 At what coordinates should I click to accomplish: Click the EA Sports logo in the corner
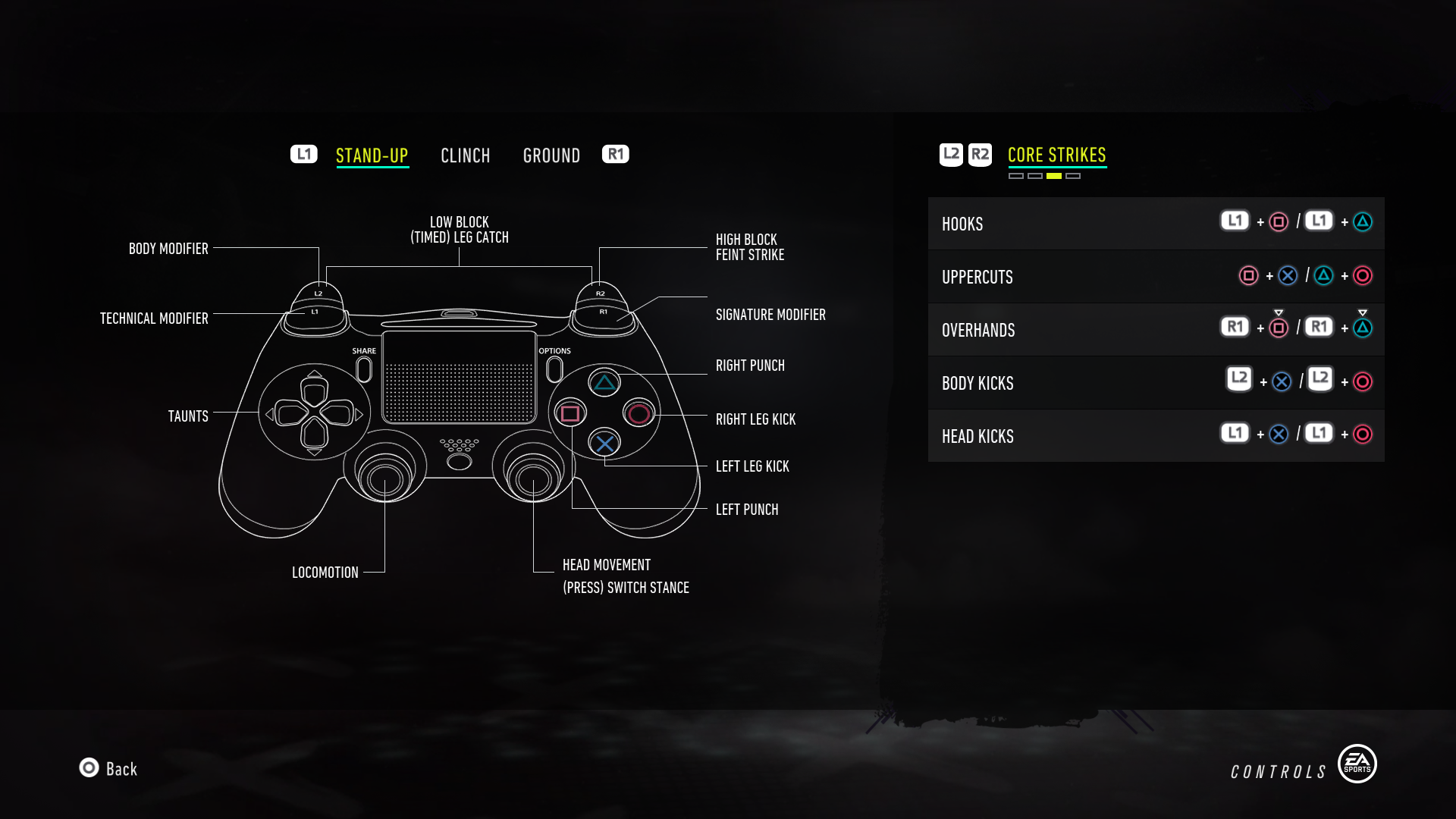tap(1357, 764)
